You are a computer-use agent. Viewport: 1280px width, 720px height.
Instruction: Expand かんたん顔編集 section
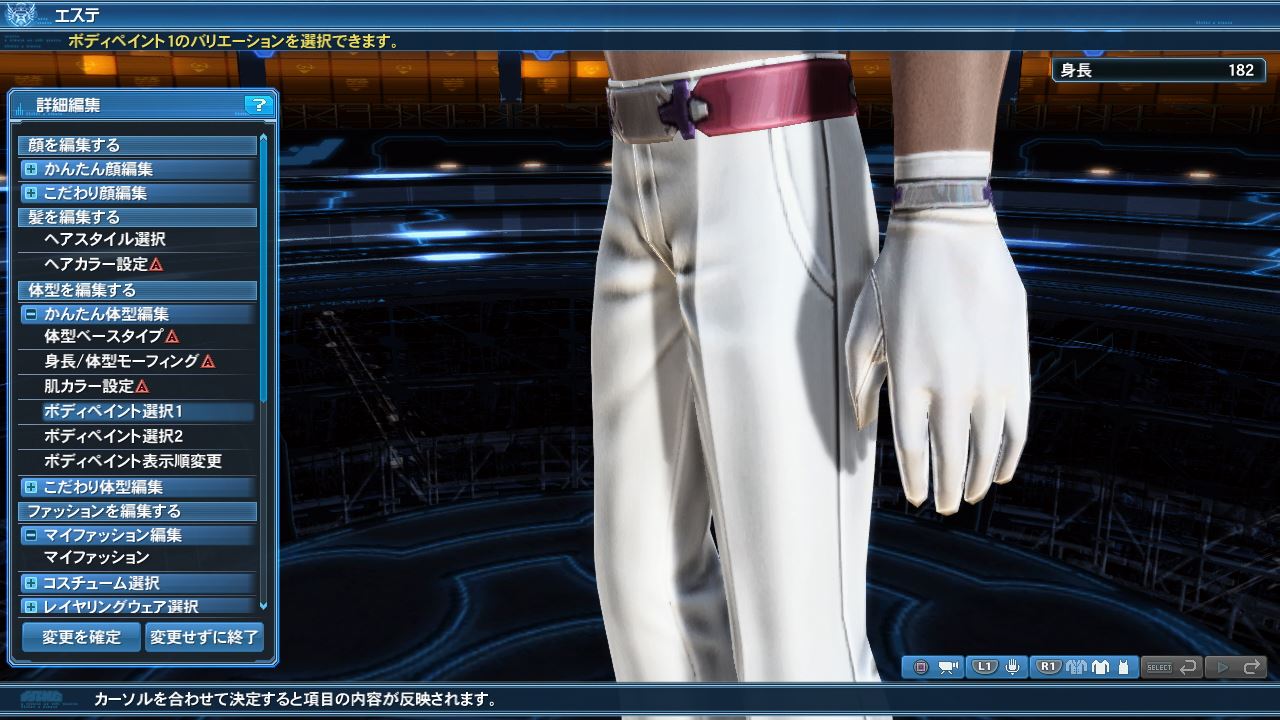pos(31,169)
